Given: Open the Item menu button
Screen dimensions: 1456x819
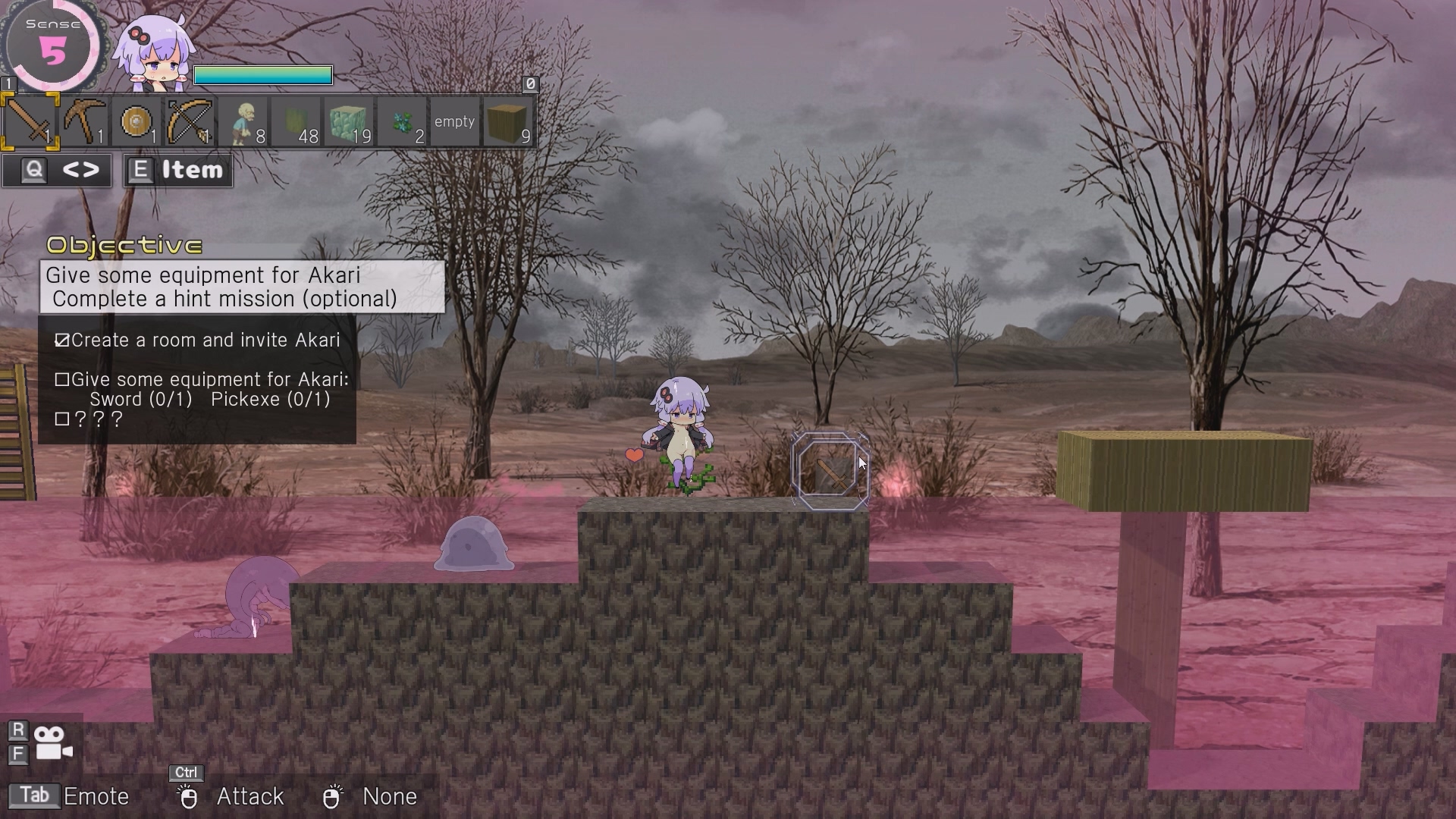Looking at the screenshot, I should tap(178, 171).
